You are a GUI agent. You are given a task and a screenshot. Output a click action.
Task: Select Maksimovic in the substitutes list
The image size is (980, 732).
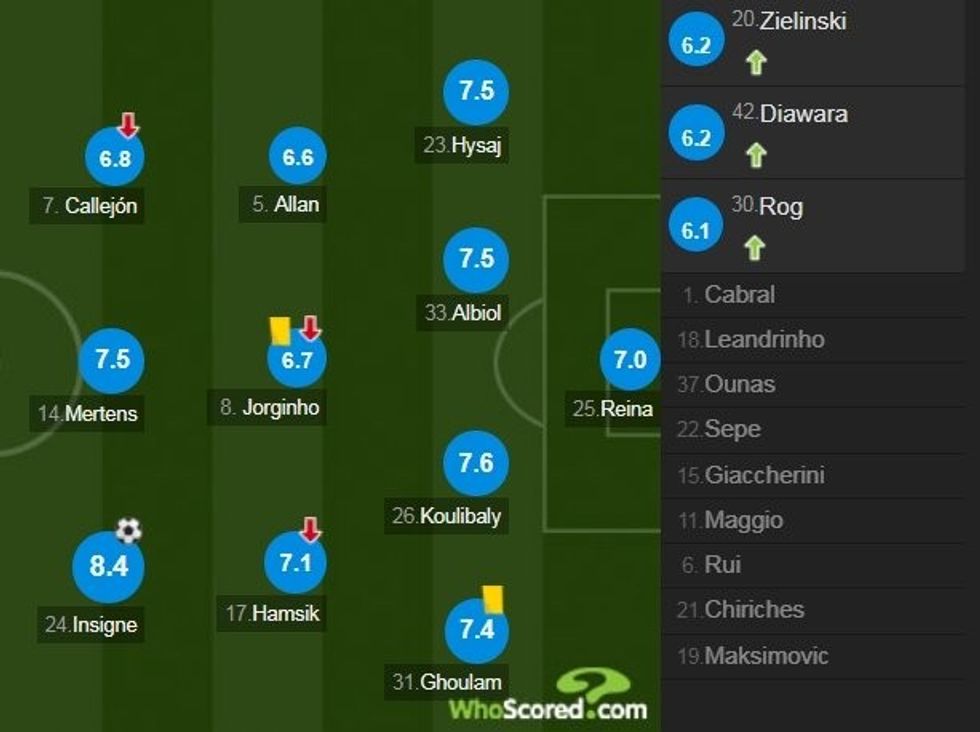(766, 656)
